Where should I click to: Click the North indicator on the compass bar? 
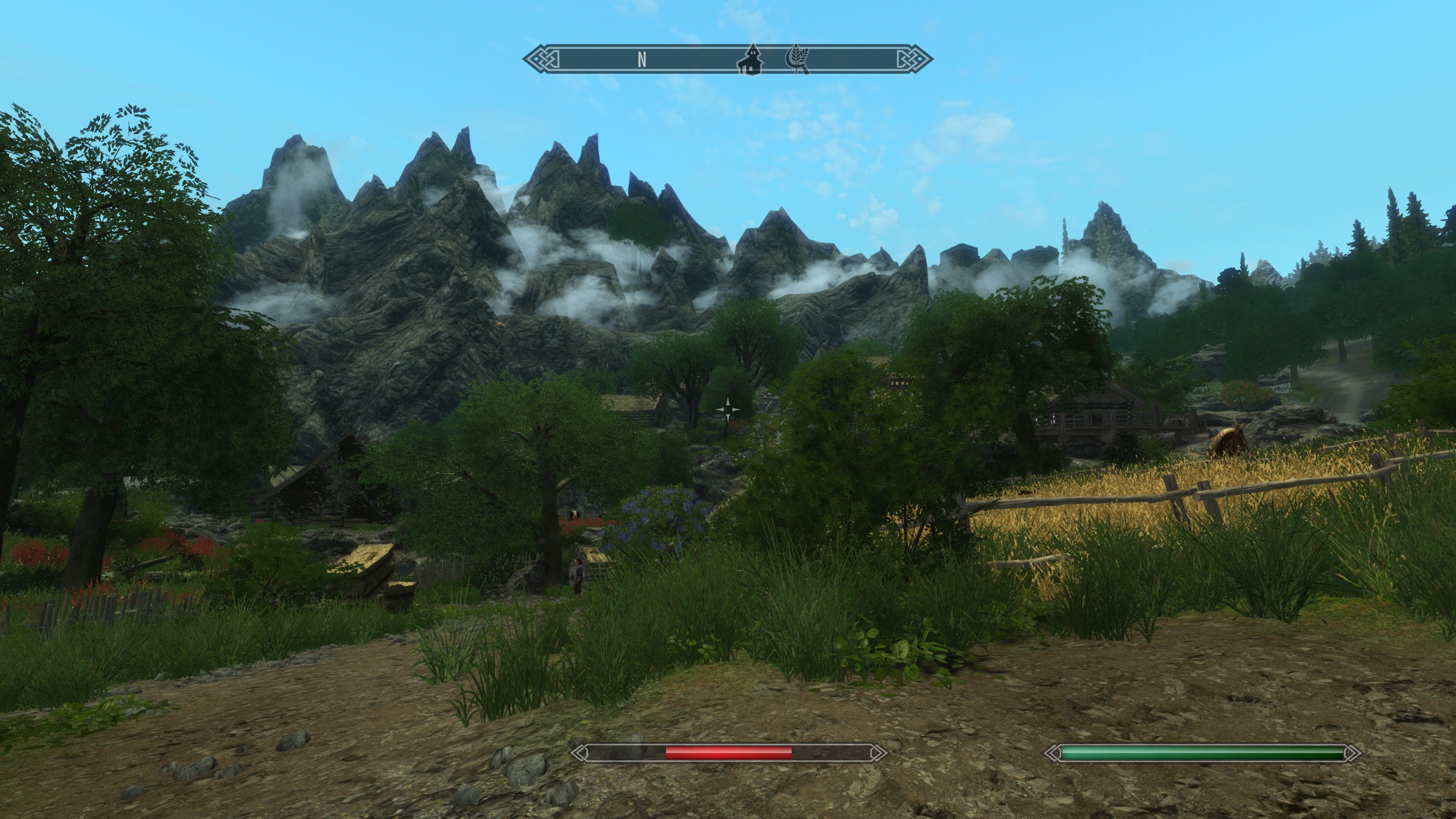[x=642, y=60]
